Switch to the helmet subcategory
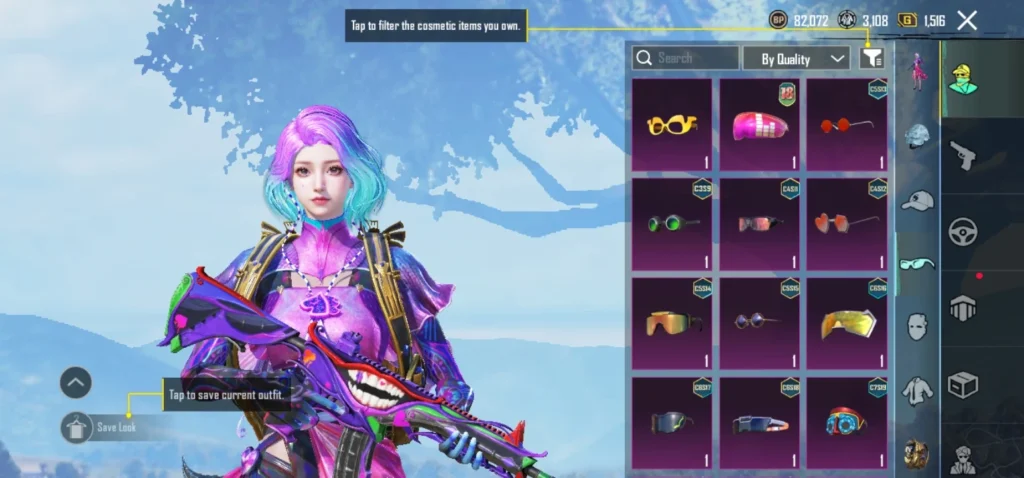Image resolution: width=1024 pixels, height=478 pixels. point(917,137)
